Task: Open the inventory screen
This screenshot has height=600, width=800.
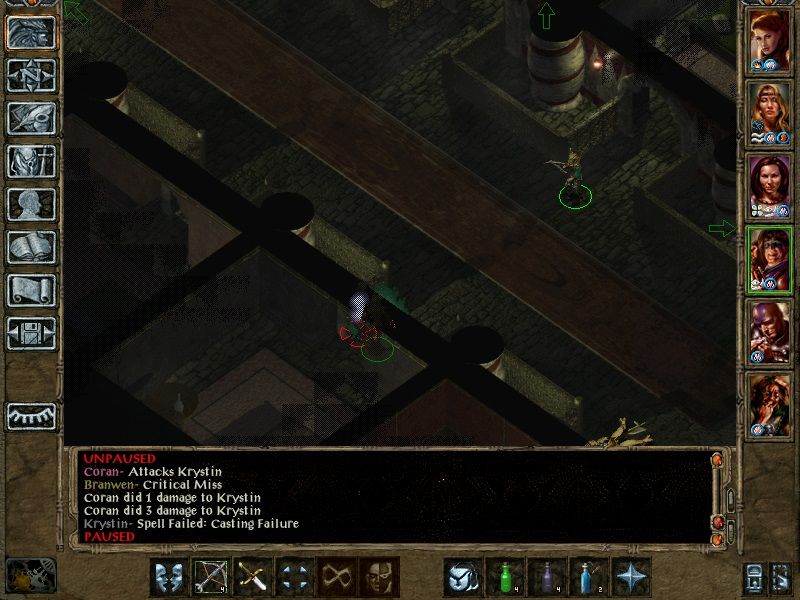Action: point(31,161)
